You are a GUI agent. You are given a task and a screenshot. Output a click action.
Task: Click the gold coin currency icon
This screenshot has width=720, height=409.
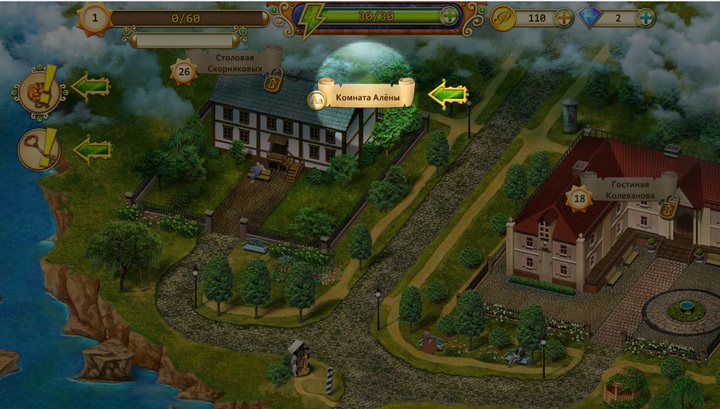[503, 18]
